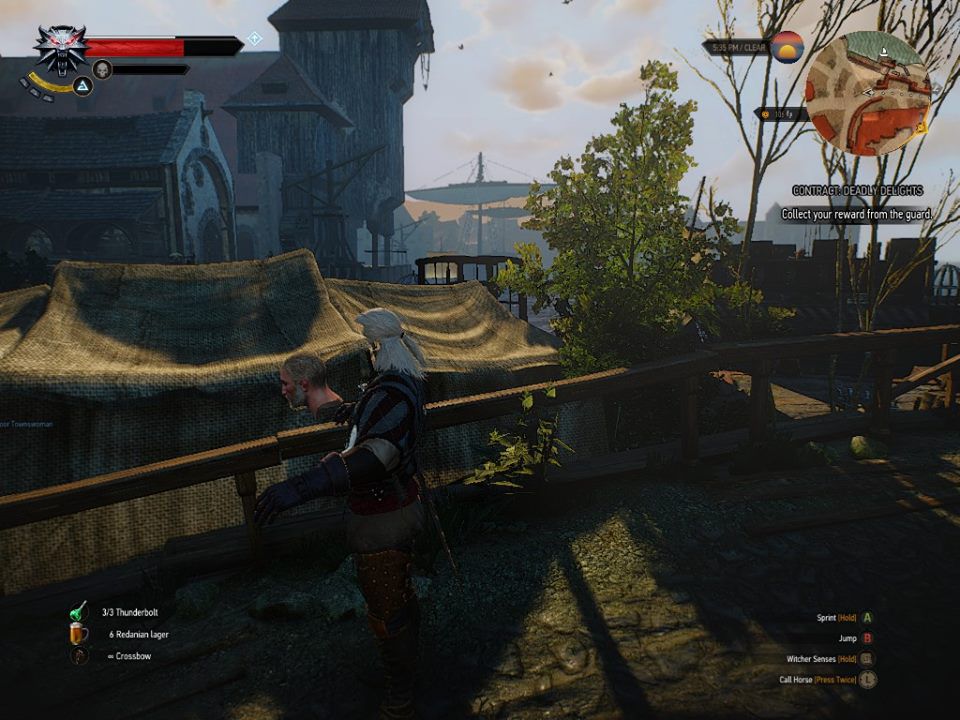Click the wolf medallion icon
The height and width of the screenshot is (720, 960).
click(60, 48)
